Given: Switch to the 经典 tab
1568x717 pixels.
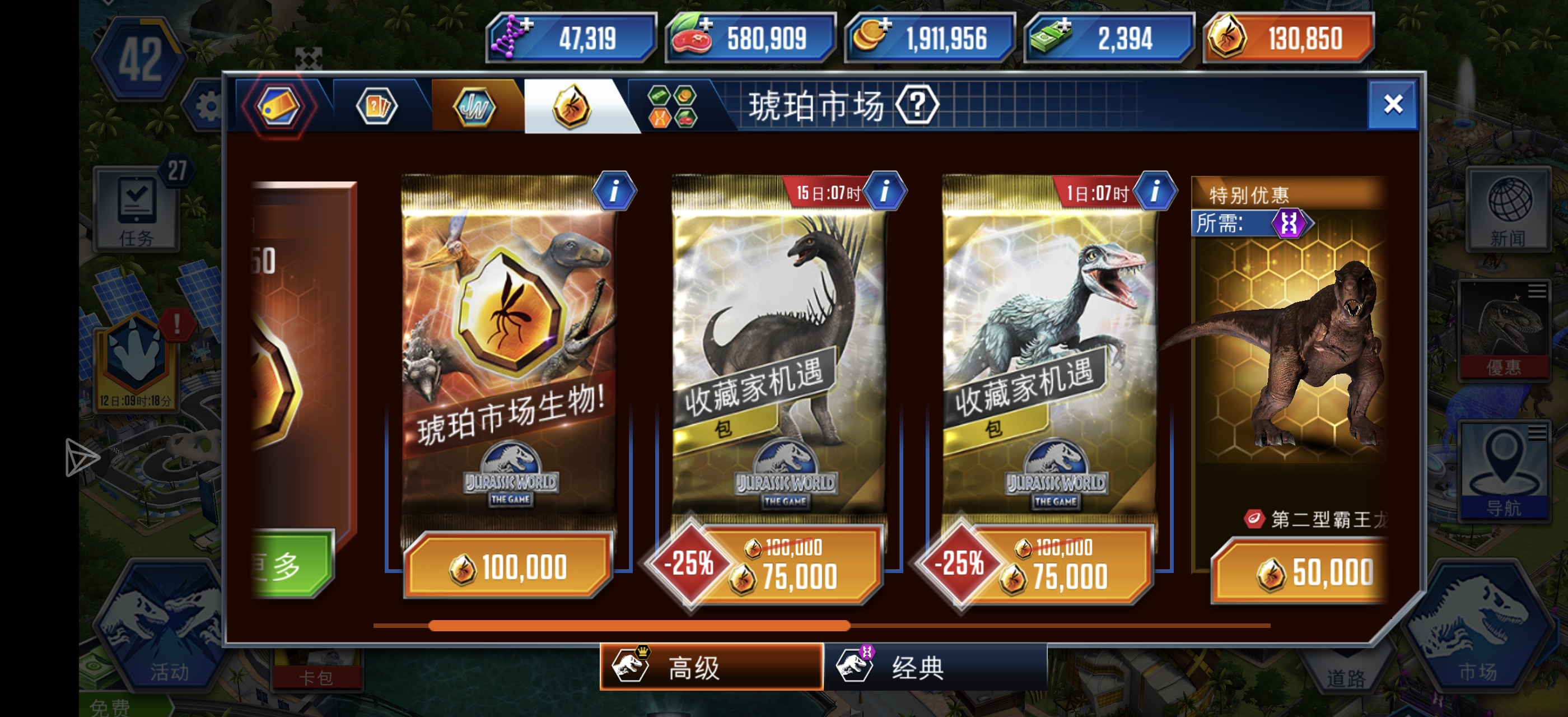Looking at the screenshot, I should tap(901, 668).
